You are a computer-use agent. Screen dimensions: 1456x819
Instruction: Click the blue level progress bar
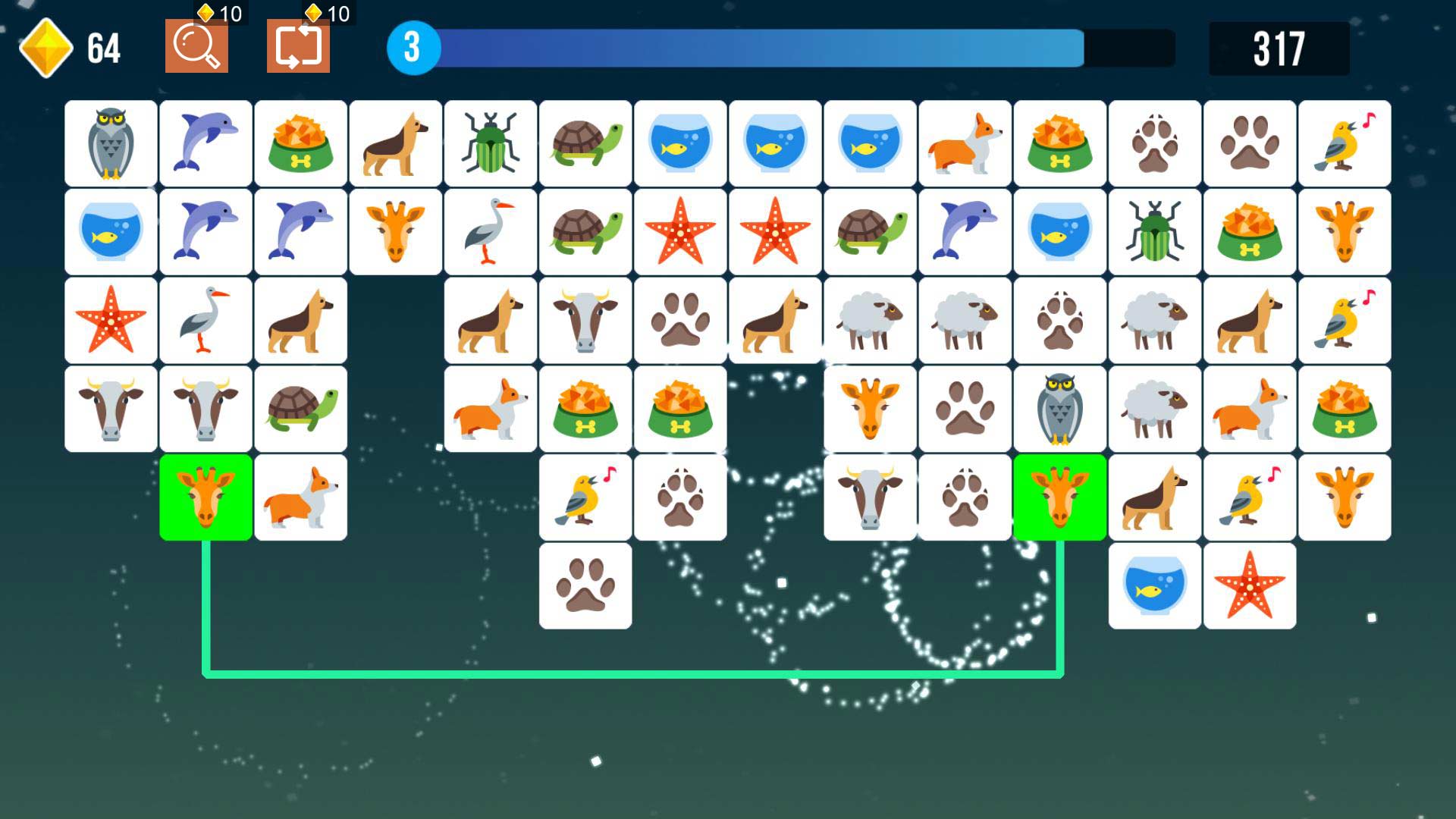point(758,47)
